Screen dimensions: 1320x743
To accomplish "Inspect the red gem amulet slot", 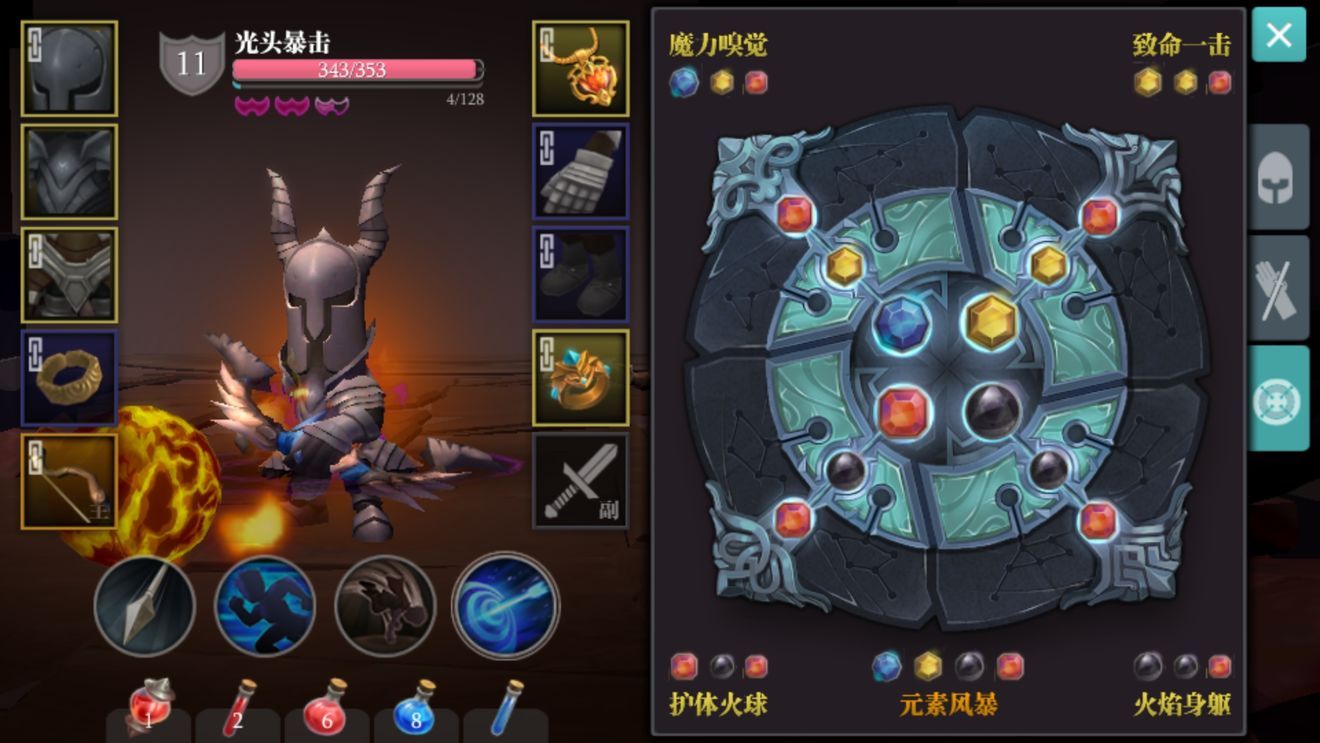I will pyautogui.click(x=581, y=69).
